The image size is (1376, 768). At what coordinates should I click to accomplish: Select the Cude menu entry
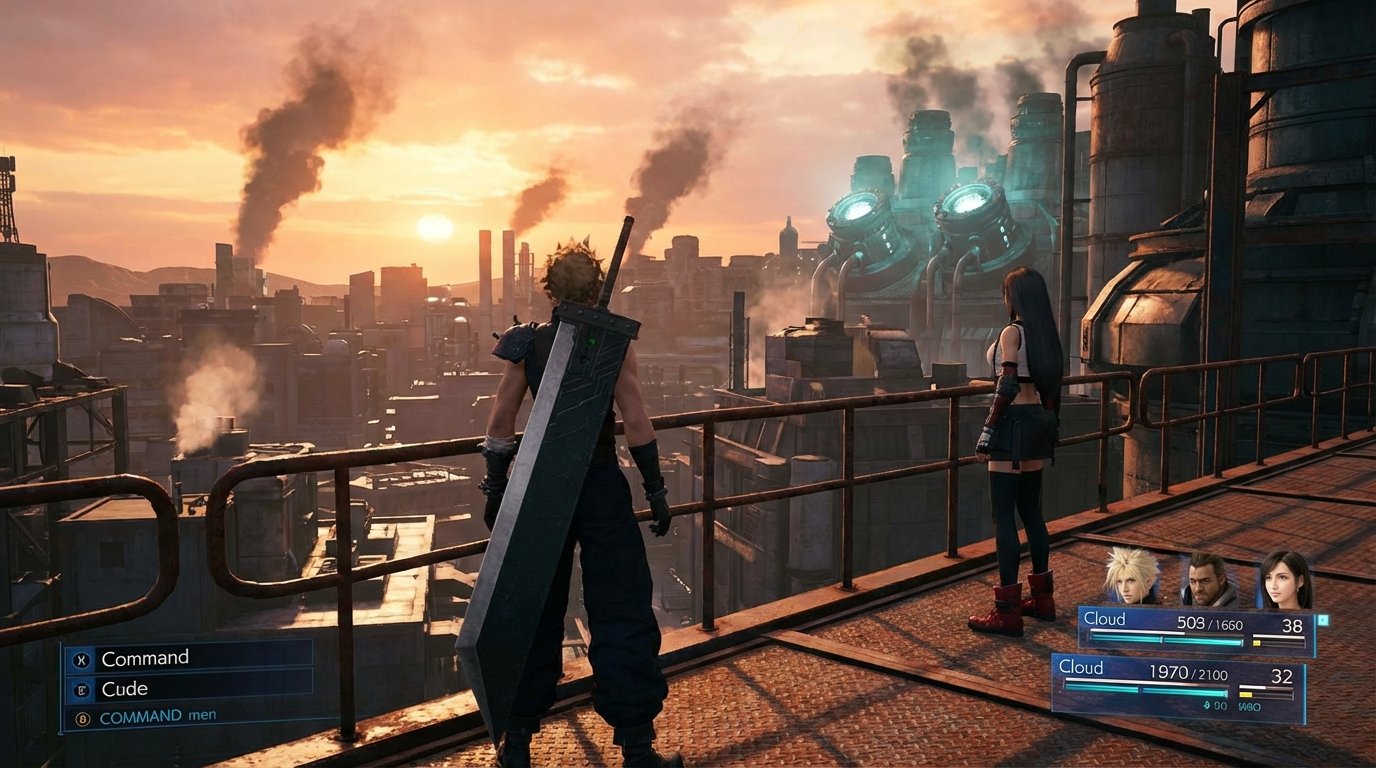coord(125,688)
